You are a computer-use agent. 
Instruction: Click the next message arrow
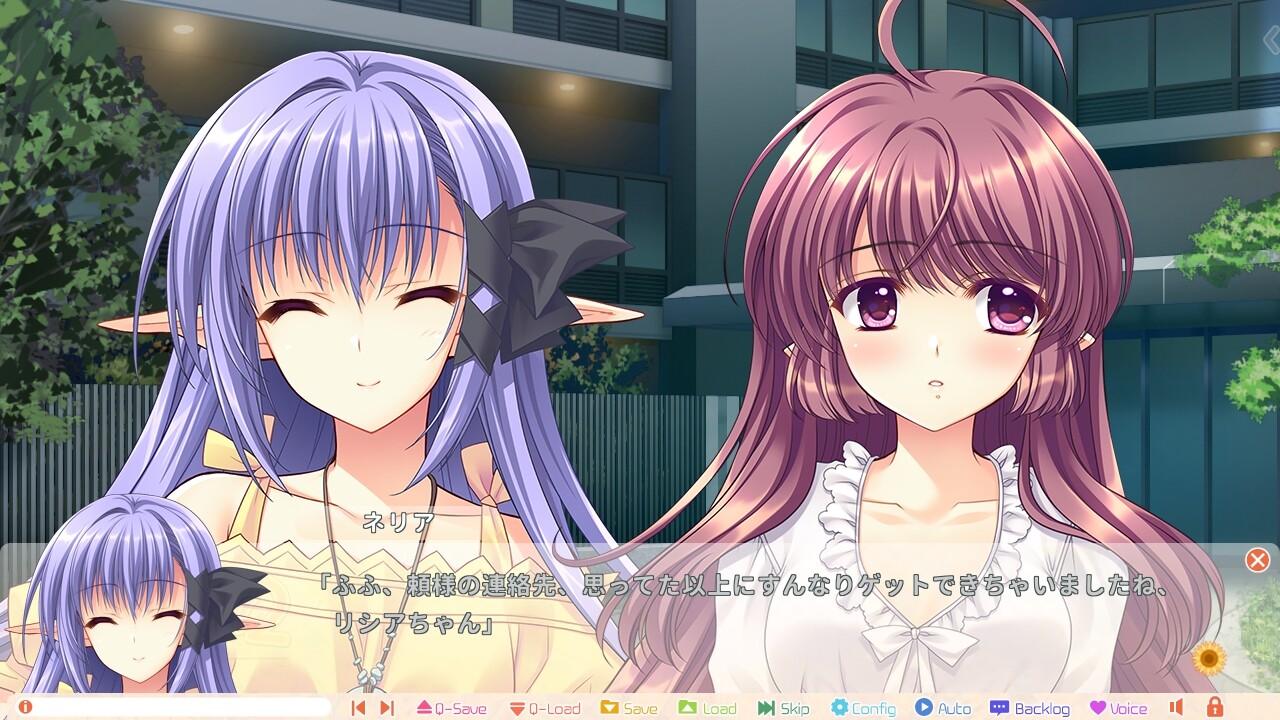(388, 706)
